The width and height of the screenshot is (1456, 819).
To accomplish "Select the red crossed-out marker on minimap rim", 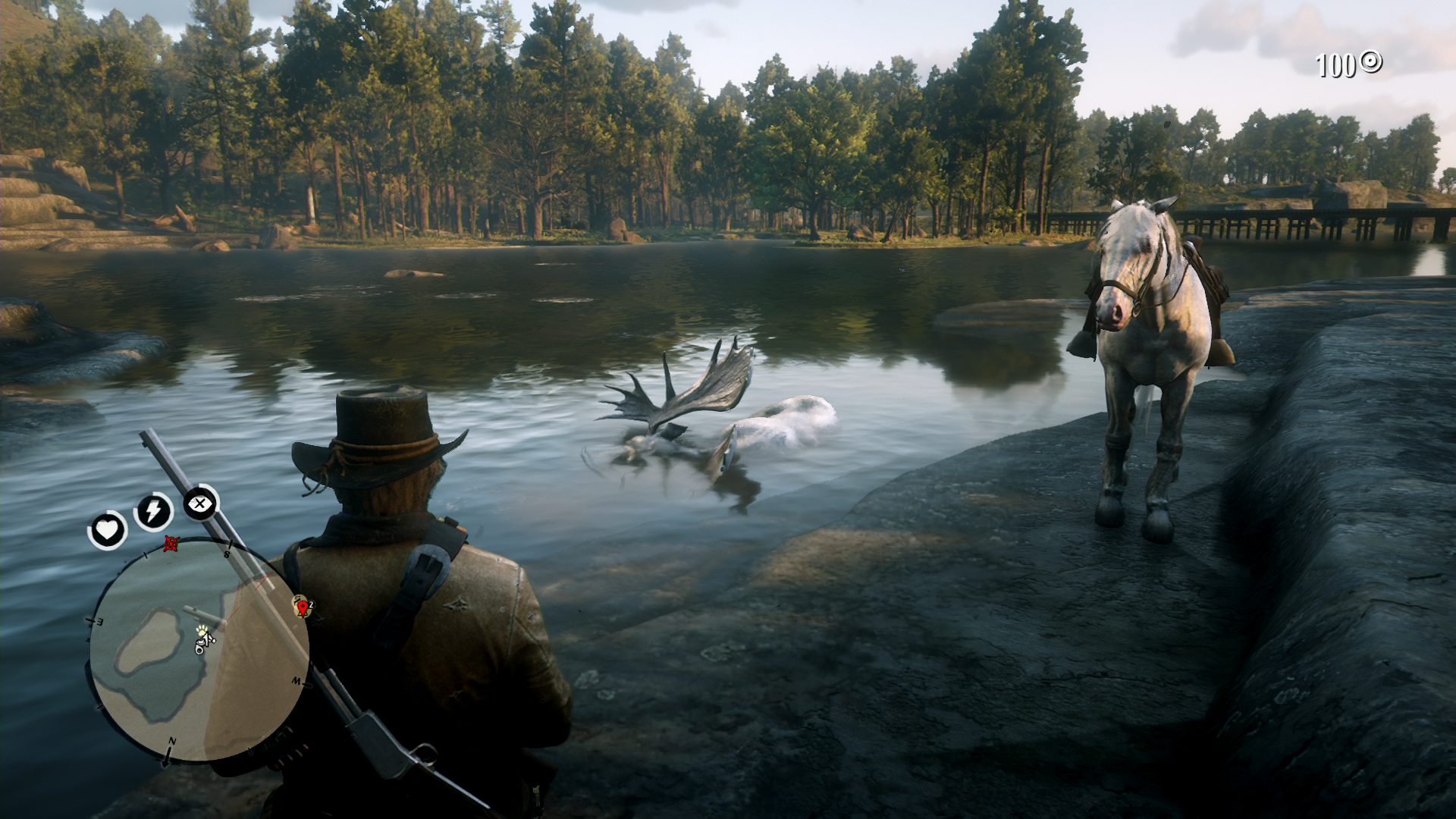I will (172, 542).
